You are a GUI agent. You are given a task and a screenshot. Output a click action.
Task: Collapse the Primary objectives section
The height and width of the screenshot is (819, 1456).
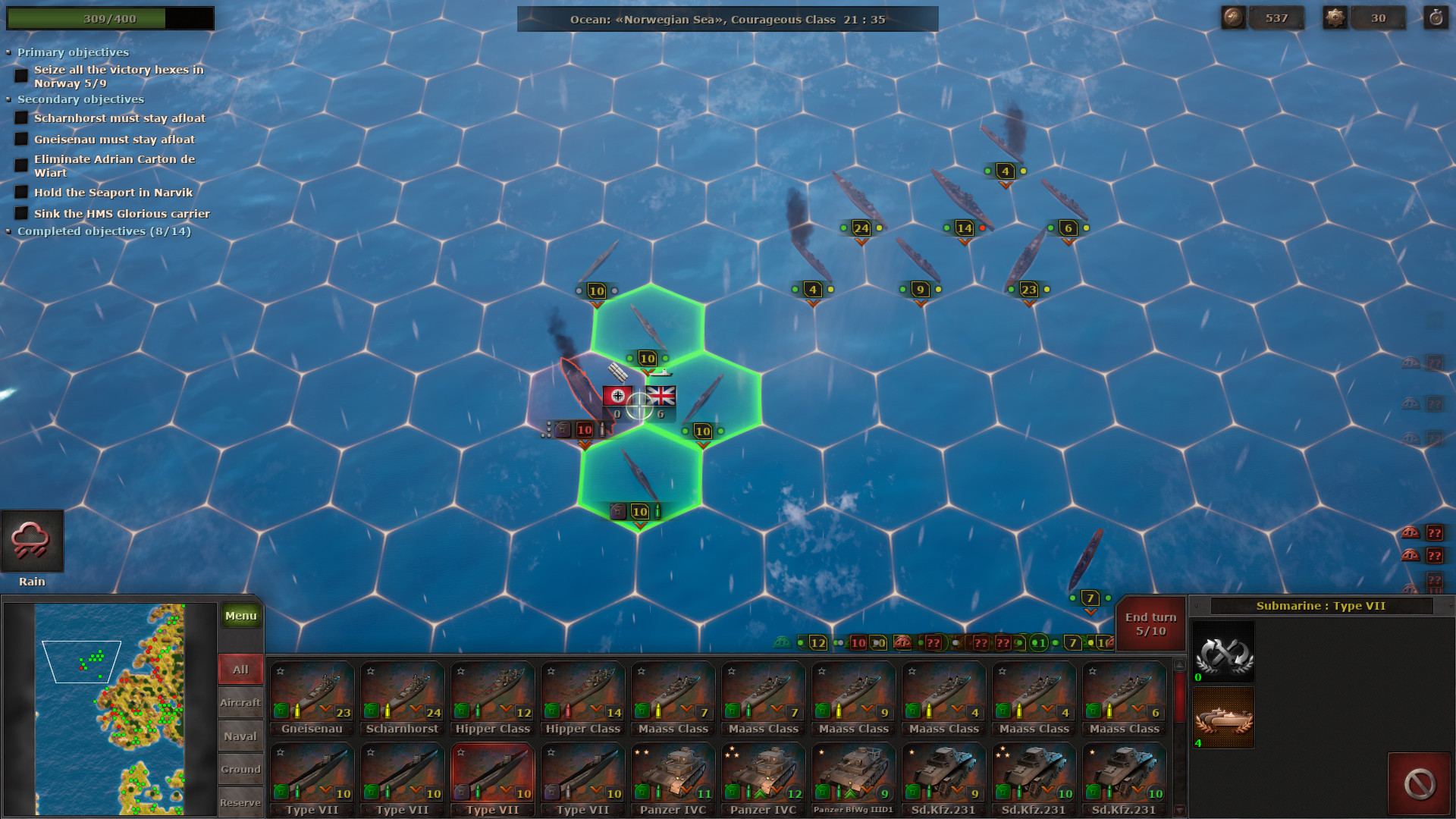pyautogui.click(x=9, y=52)
